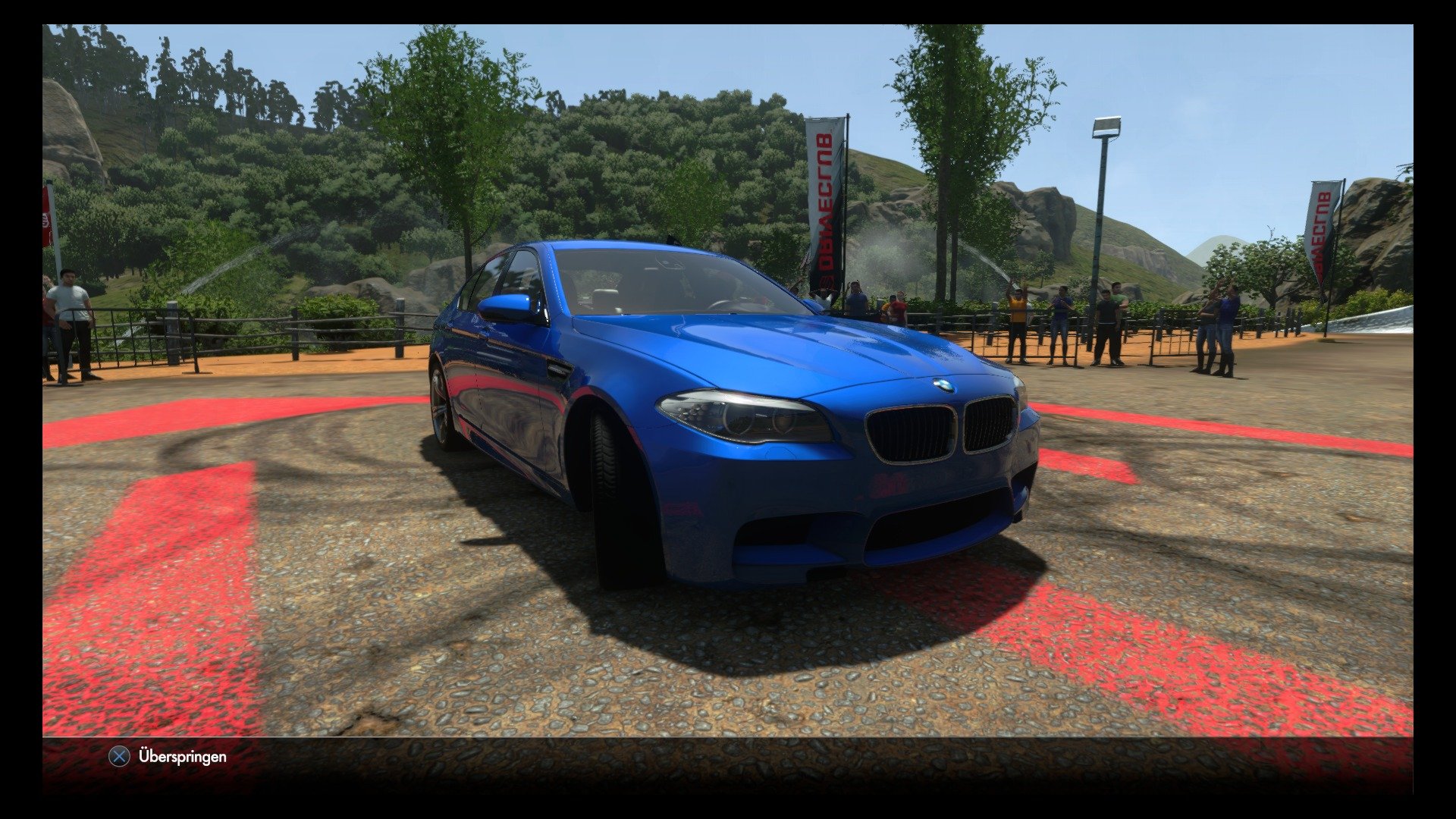Click the PlayStation cross button icon

[x=119, y=756]
